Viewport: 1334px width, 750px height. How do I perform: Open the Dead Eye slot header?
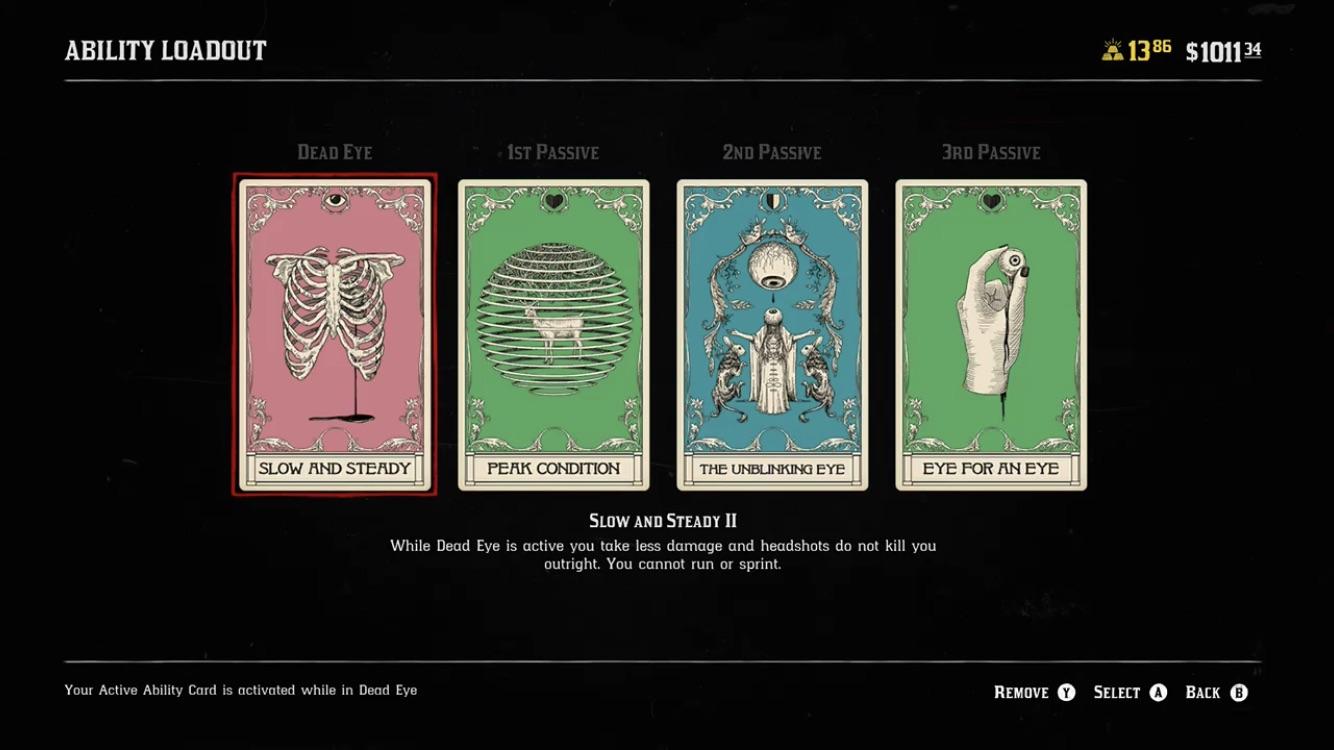coord(333,152)
